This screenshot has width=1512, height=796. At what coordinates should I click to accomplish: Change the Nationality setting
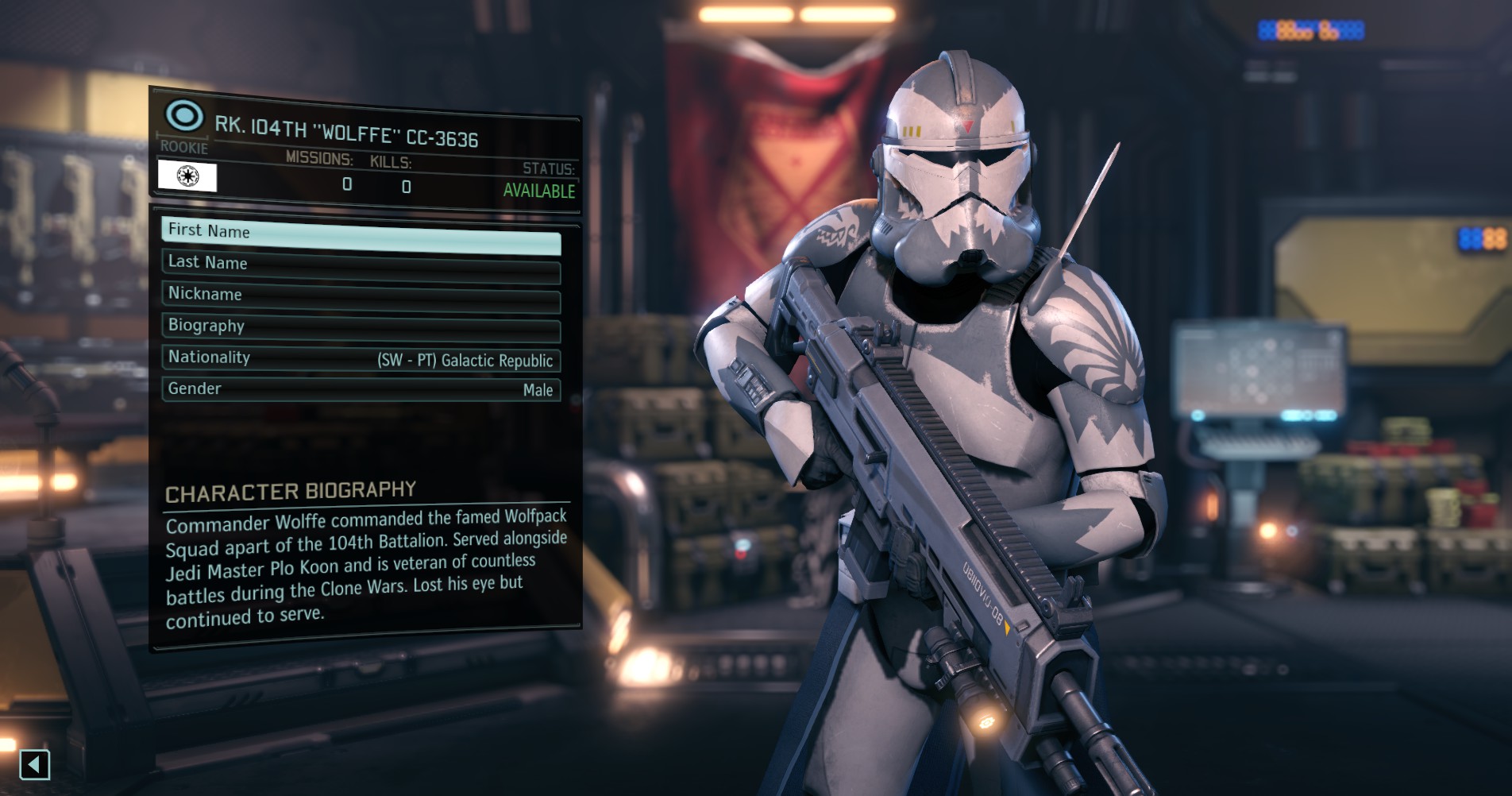tap(361, 359)
